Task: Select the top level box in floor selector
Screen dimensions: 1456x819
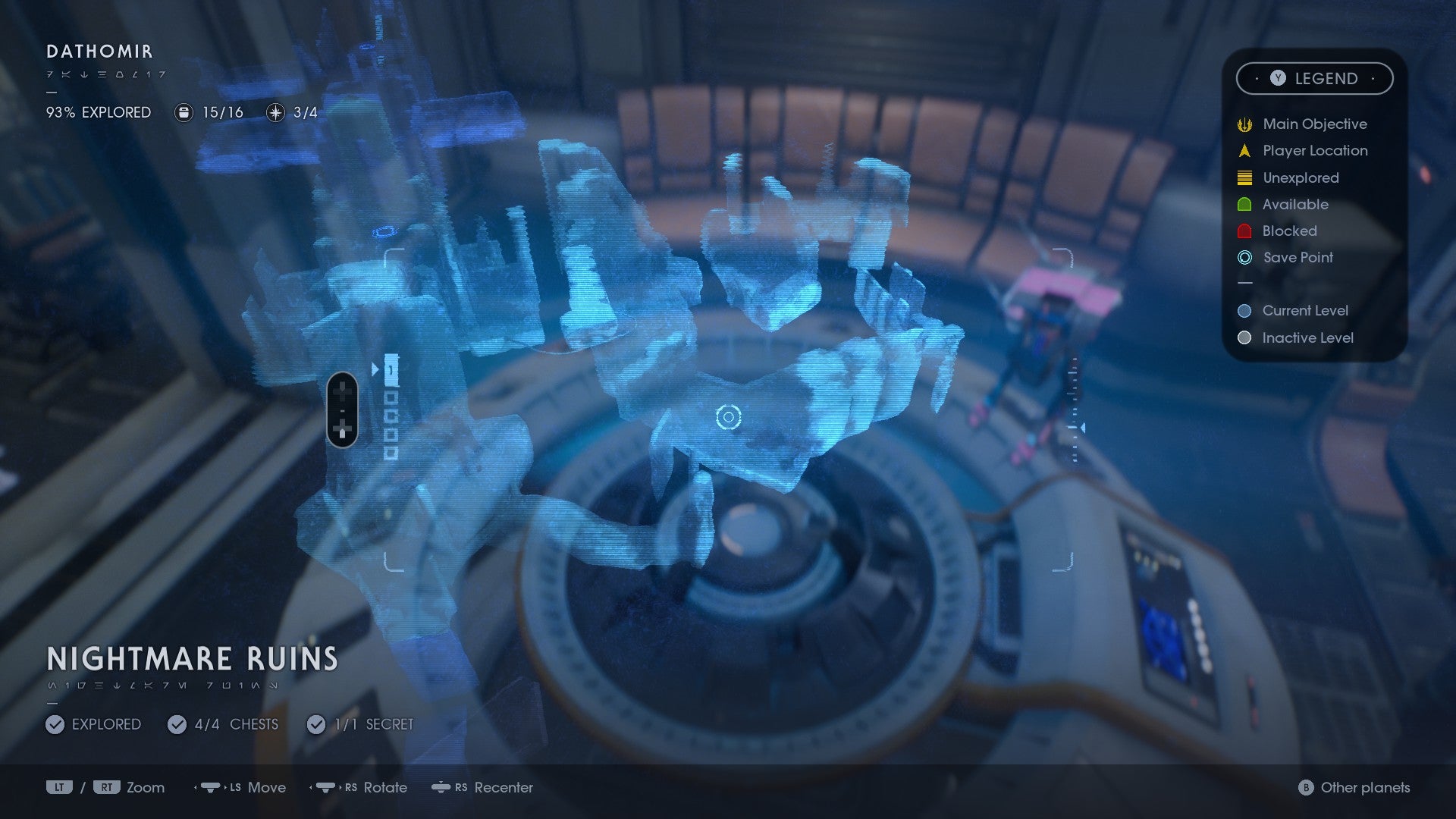Action: tap(392, 369)
